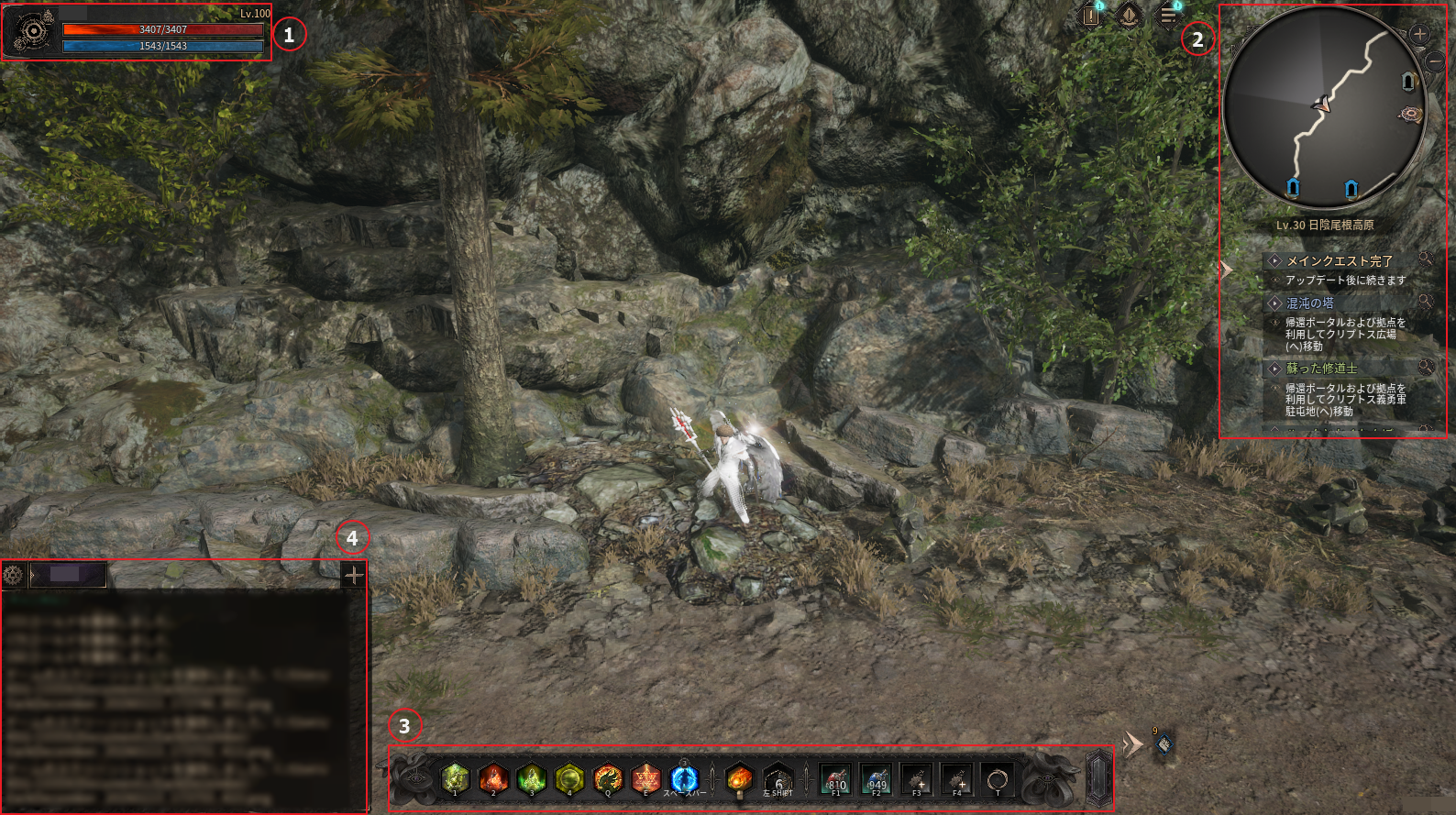Screen dimensions: 1456x815
Task: Add a new chat tab with plus
Action: tap(353, 575)
